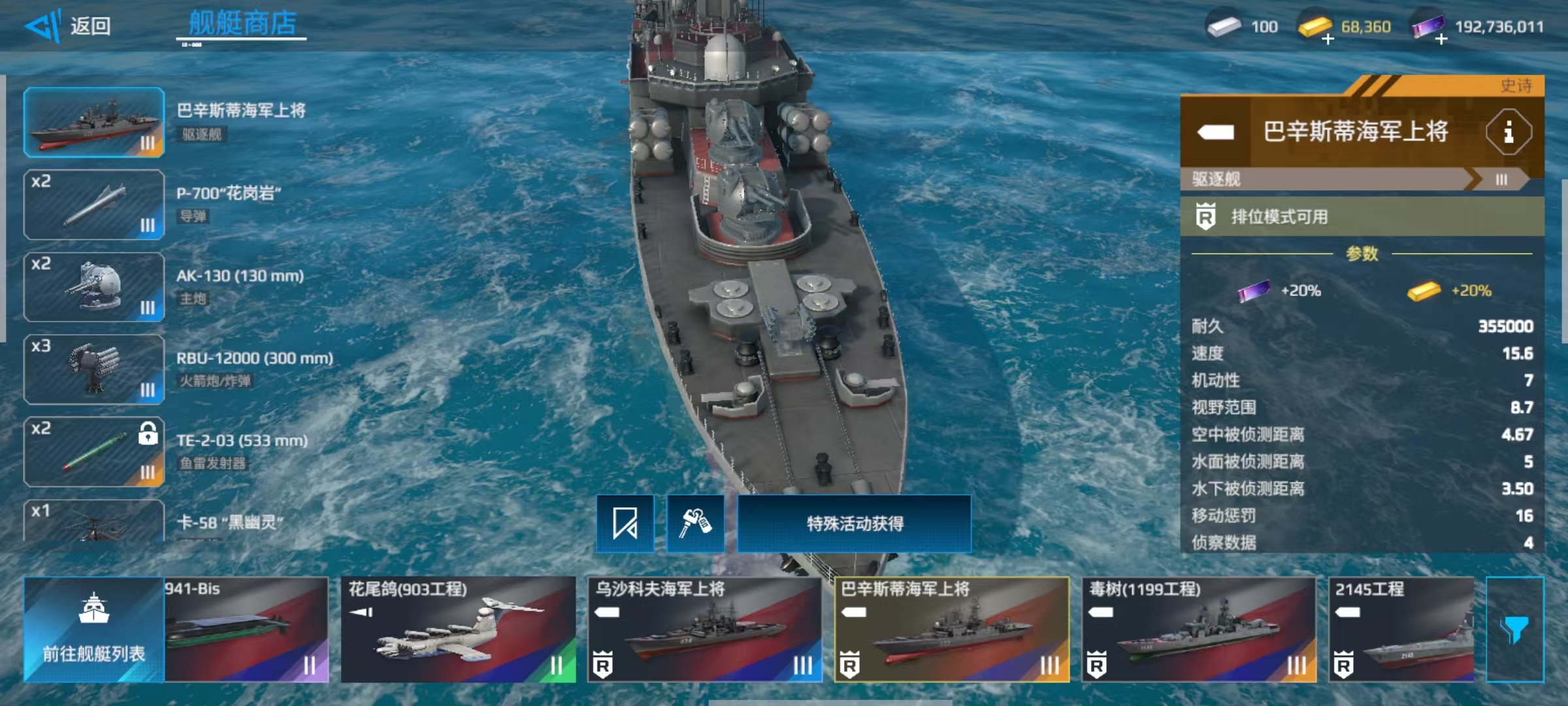
Task: Select the 卡-58 黑幽灵 helicopter slot
Action: point(94,522)
